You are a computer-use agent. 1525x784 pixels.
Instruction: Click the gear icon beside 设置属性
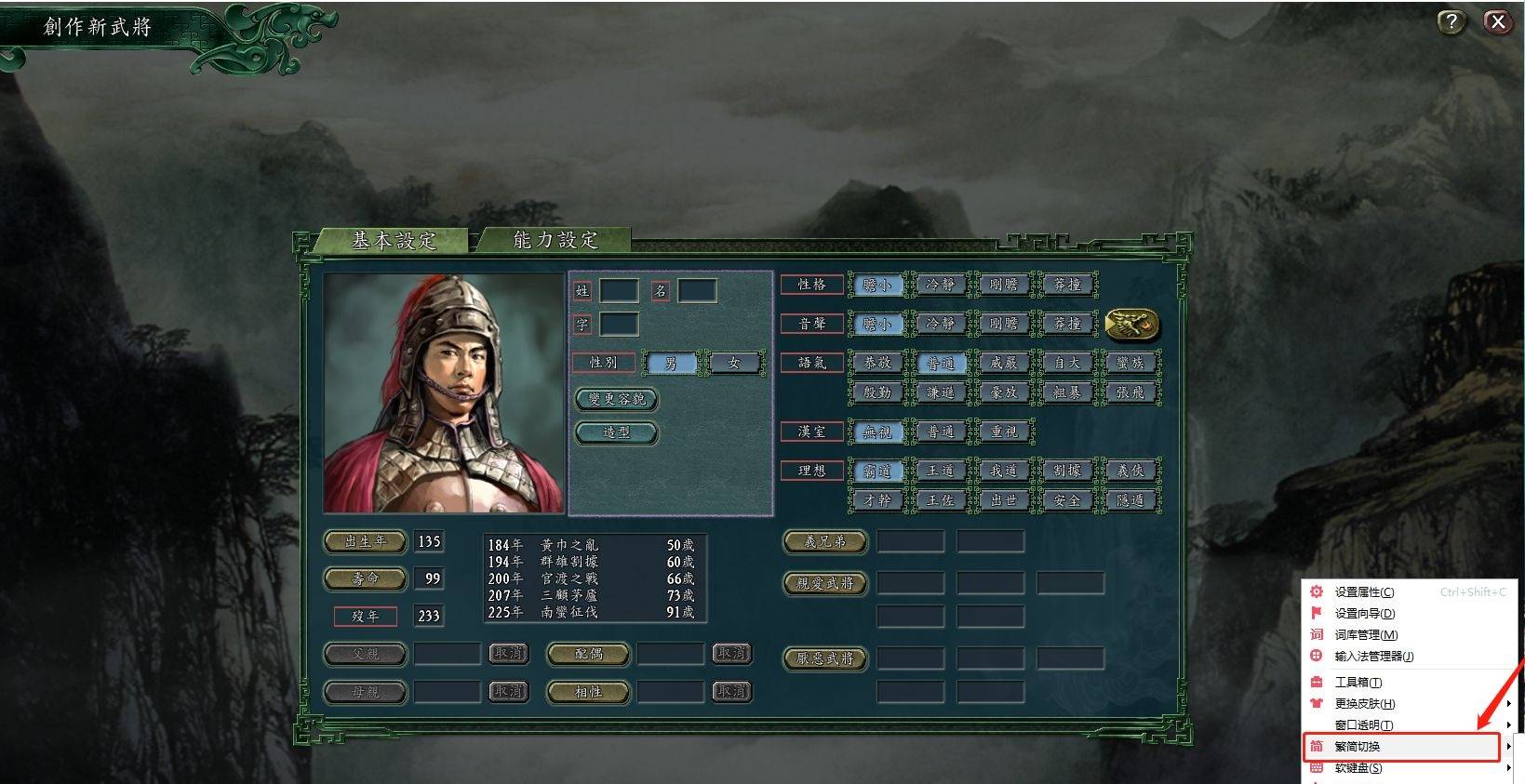click(x=1316, y=591)
